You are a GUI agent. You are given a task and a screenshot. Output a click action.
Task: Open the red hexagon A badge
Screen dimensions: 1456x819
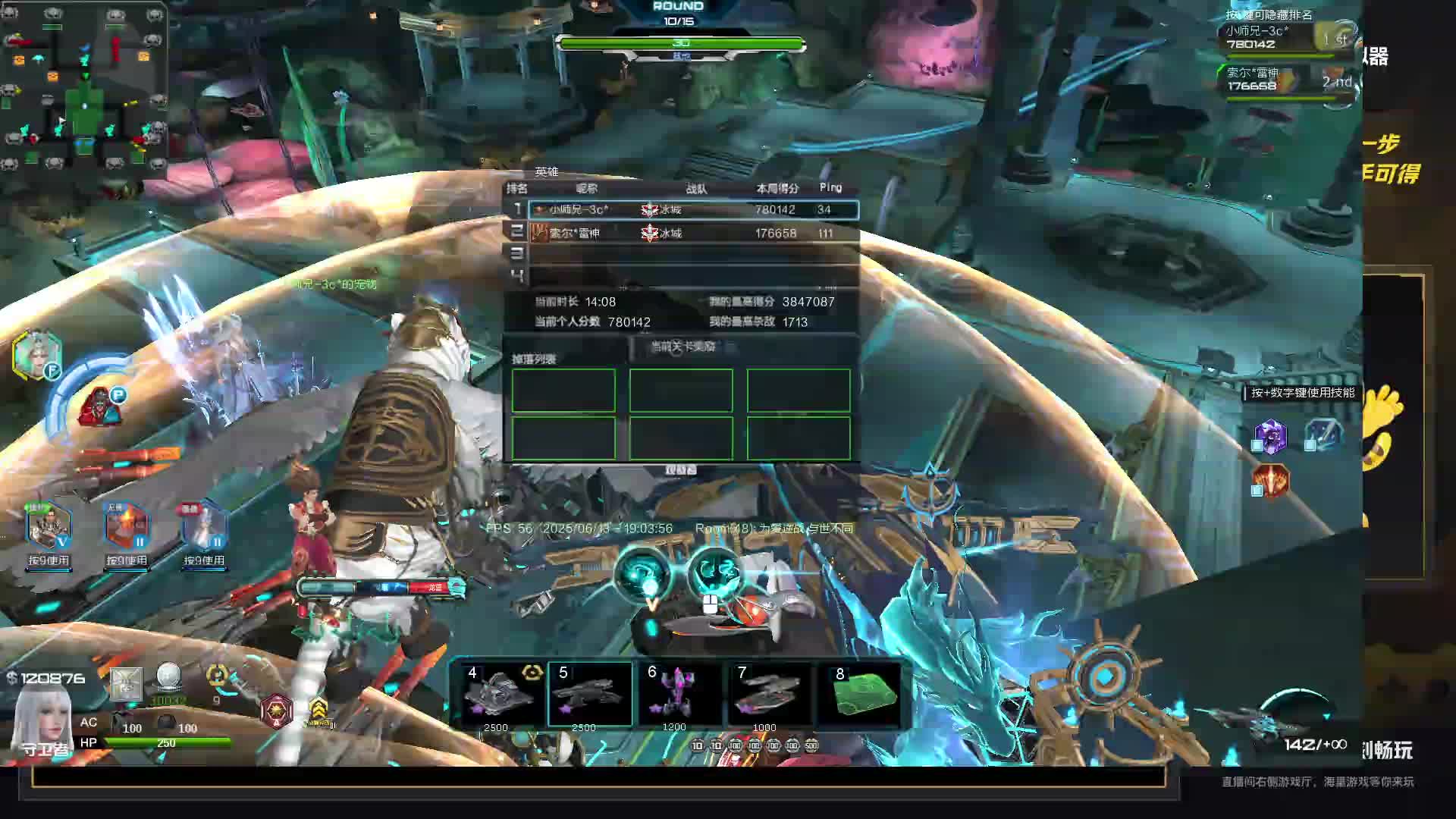(276, 711)
